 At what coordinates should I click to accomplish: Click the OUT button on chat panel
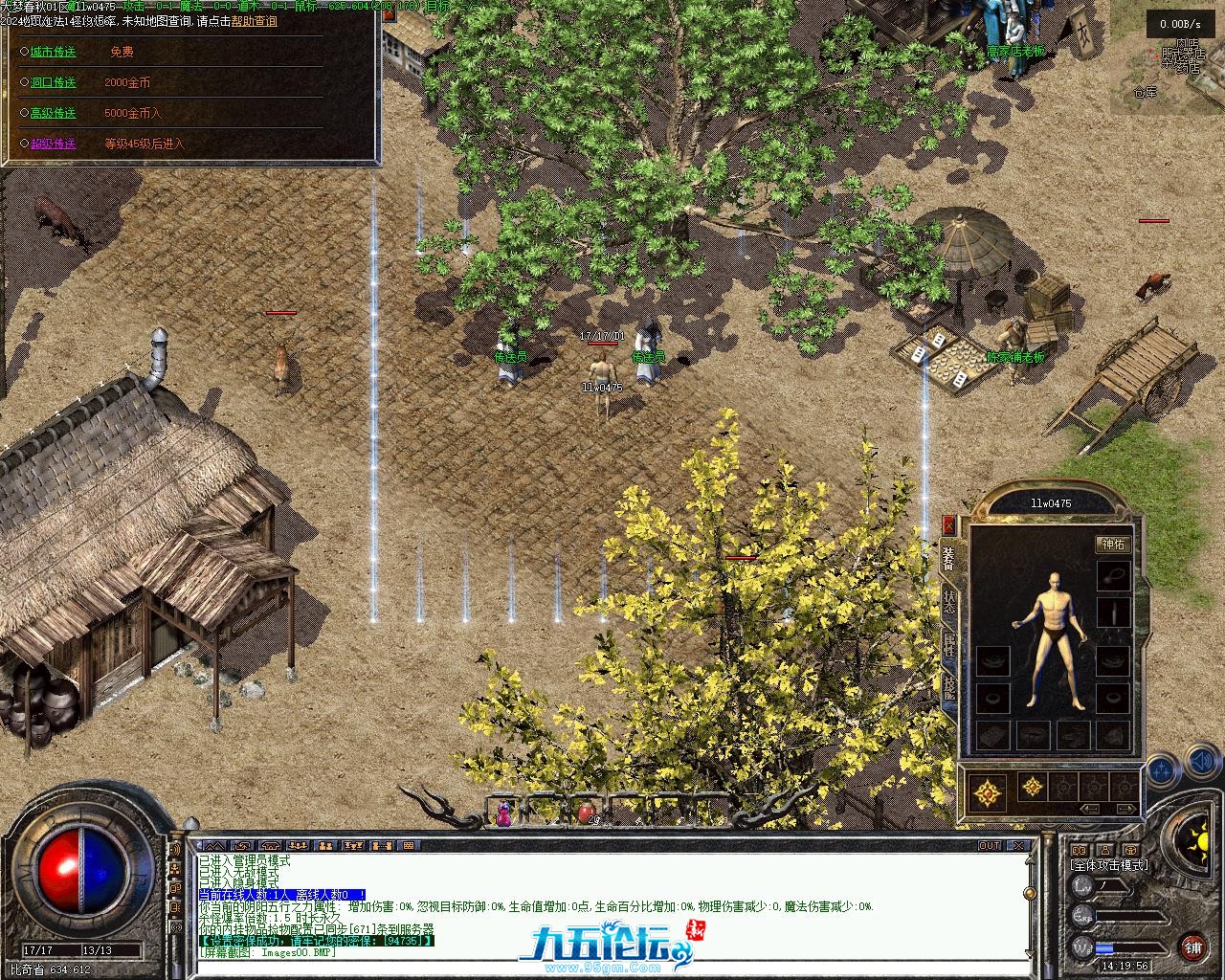989,846
